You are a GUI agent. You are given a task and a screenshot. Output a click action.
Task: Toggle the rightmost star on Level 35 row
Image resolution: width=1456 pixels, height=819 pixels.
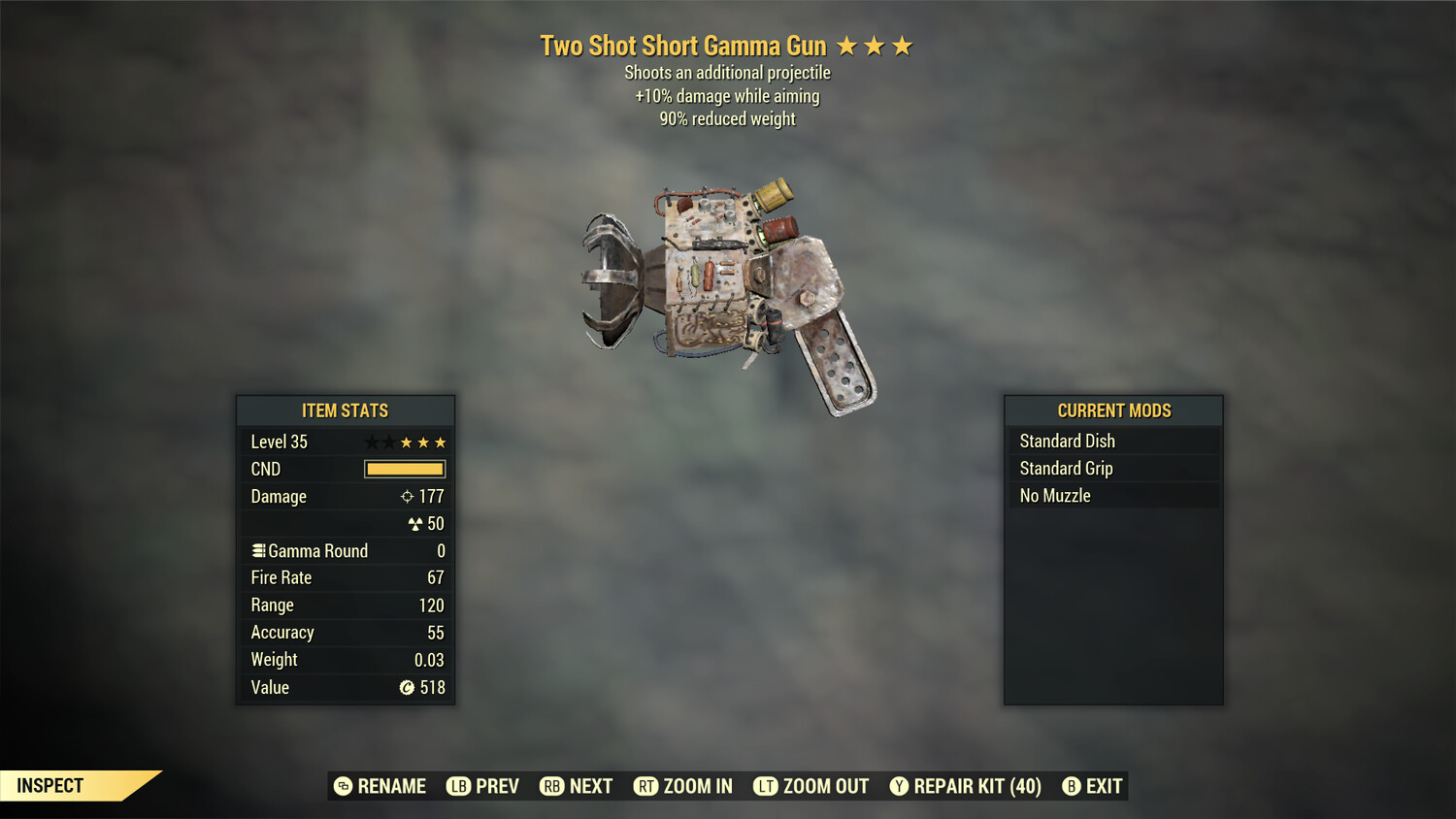pyautogui.click(x=440, y=442)
